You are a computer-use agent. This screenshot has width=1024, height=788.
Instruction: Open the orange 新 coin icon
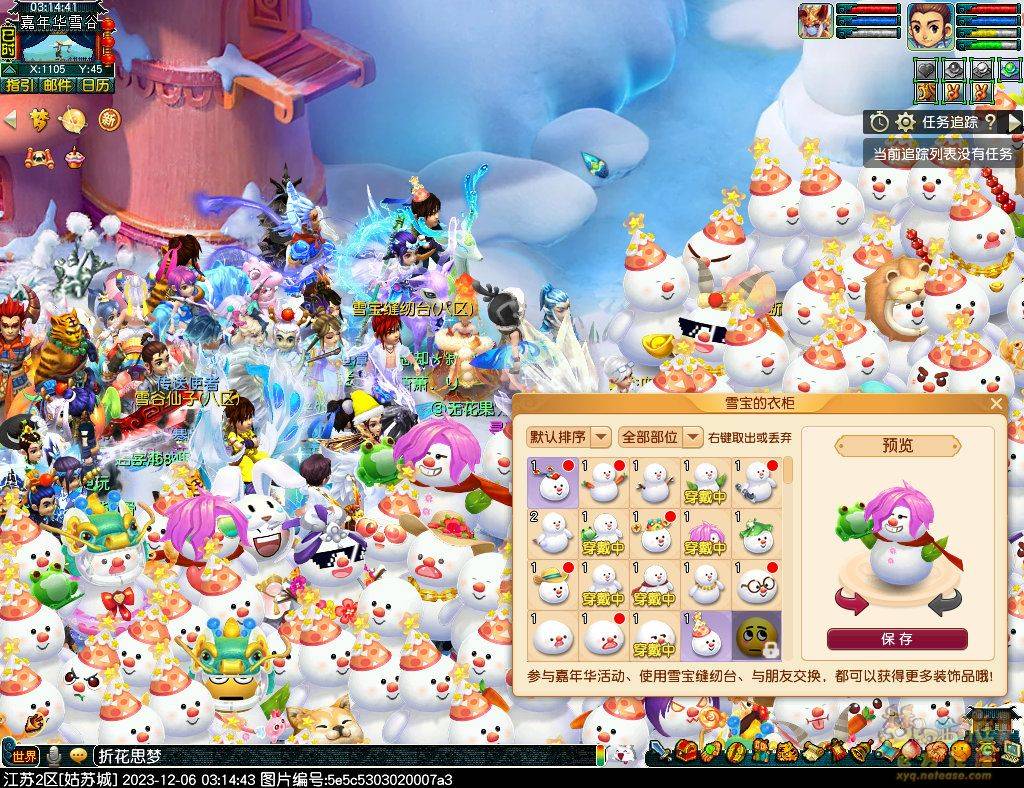(x=108, y=120)
